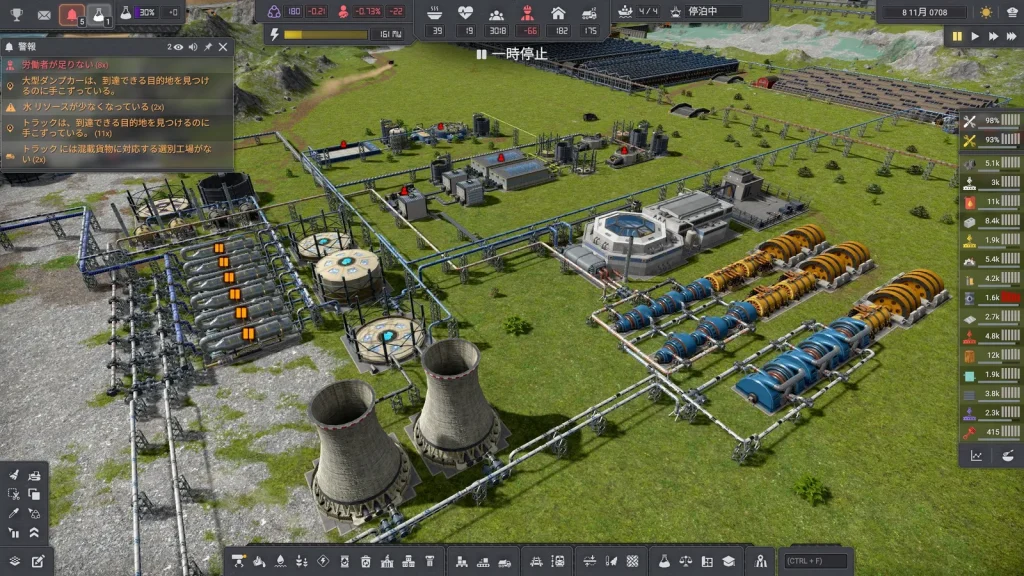The image size is (1024, 576).
Task: Close the 警報 alerts panel
Action: click(x=223, y=47)
